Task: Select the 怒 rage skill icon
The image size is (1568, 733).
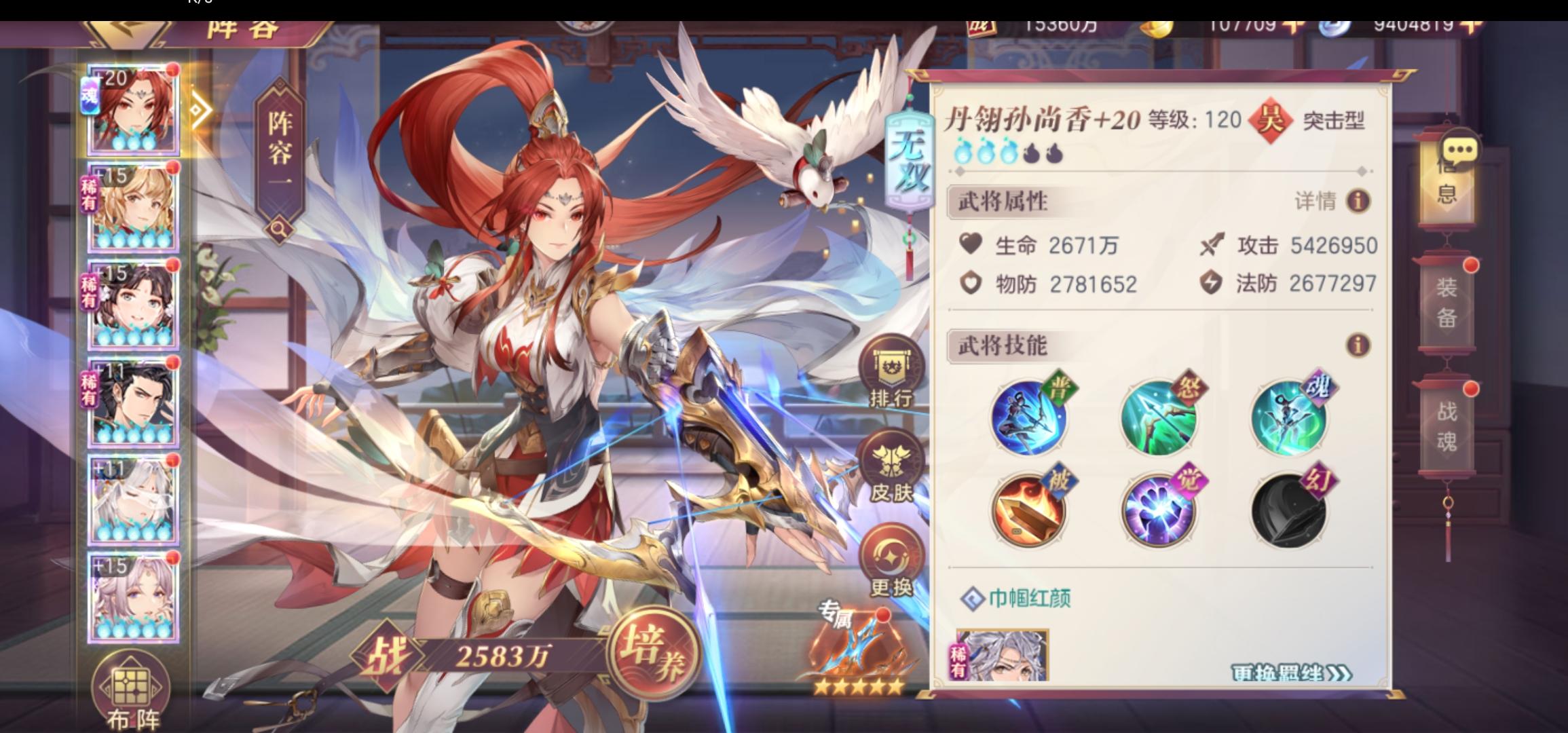Action: coord(1159,418)
